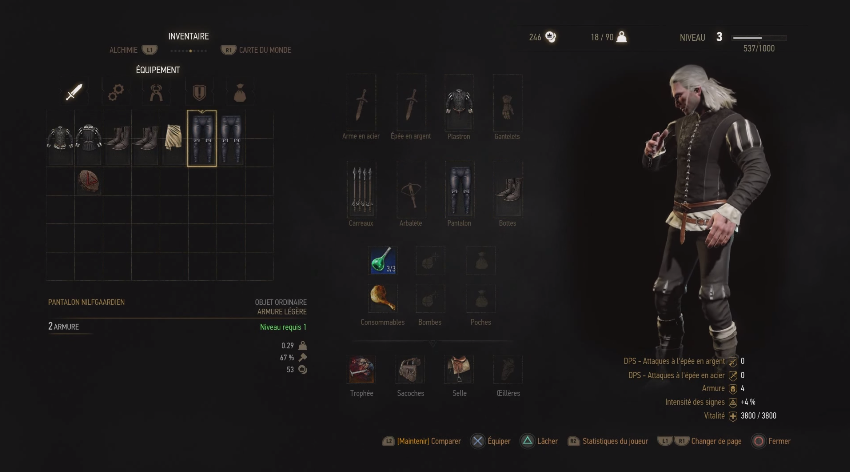This screenshot has width=850, height=472.
Task: Click the equipped Bottes slot
Action: 507,190
